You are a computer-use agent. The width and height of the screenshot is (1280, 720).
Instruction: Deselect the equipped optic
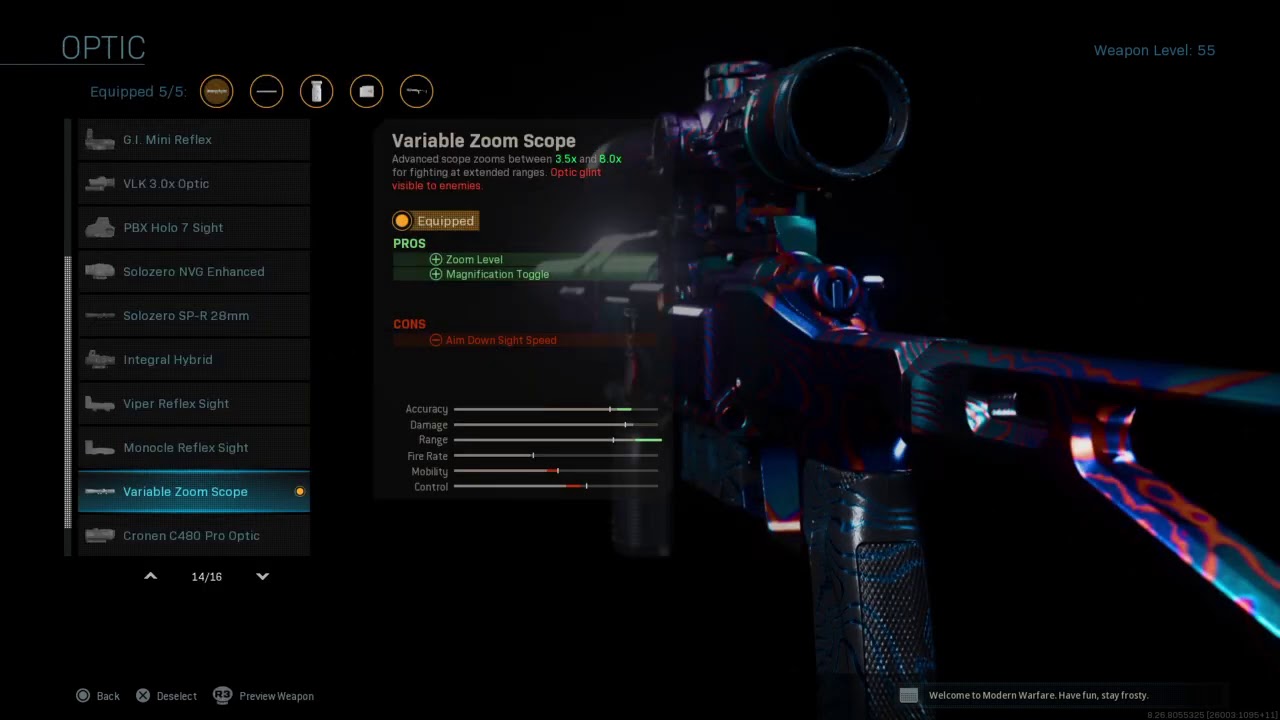click(x=167, y=696)
